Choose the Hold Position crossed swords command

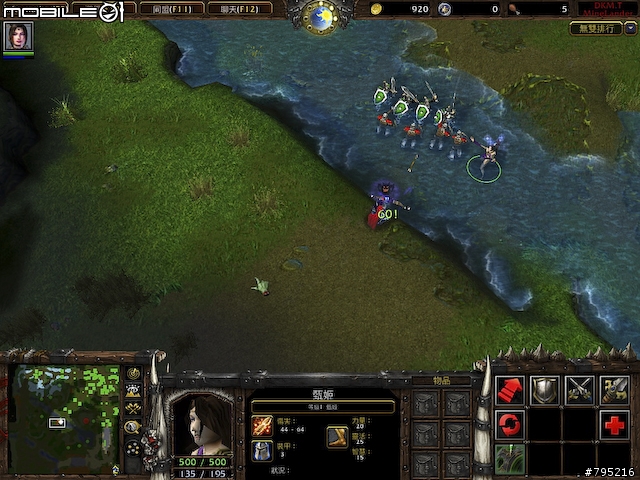click(x=580, y=390)
